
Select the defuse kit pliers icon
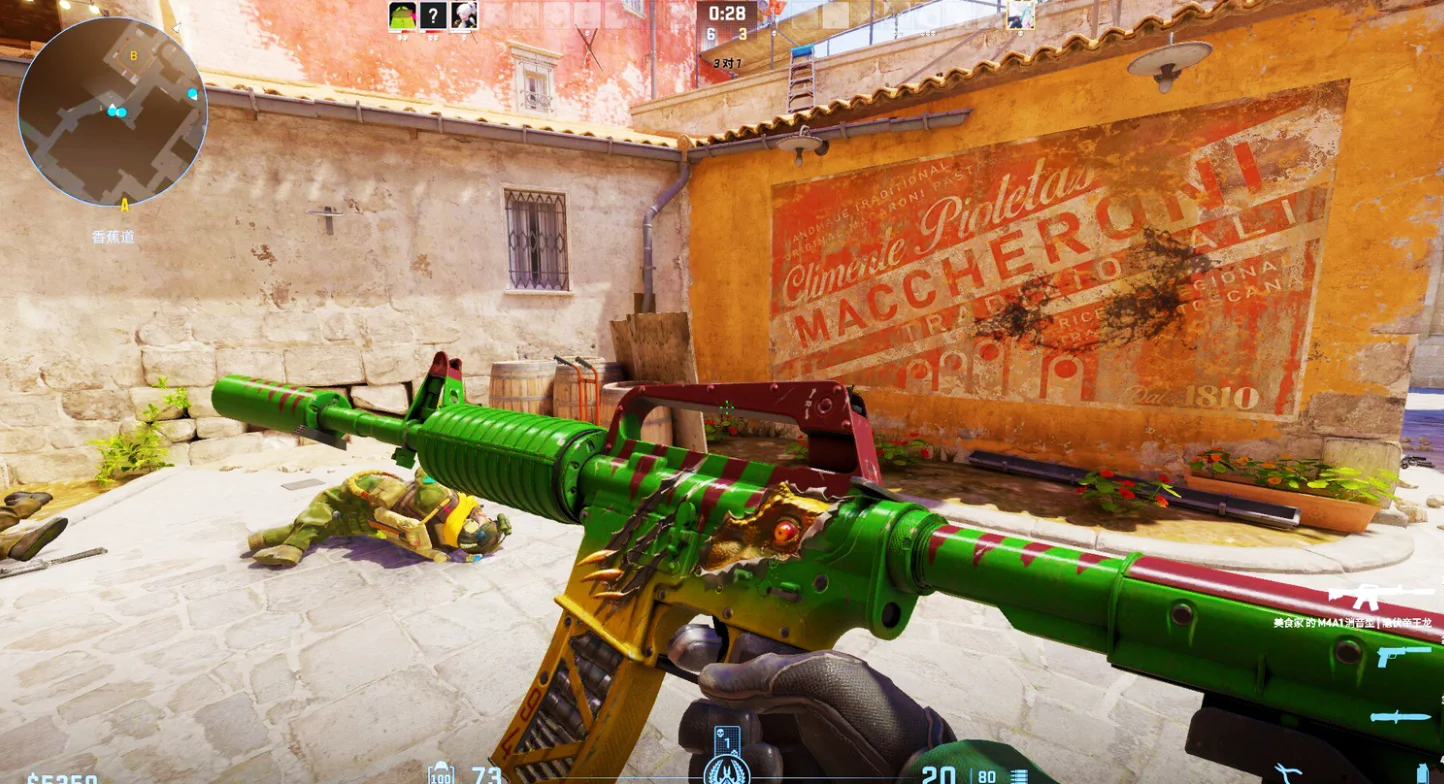(1287, 772)
